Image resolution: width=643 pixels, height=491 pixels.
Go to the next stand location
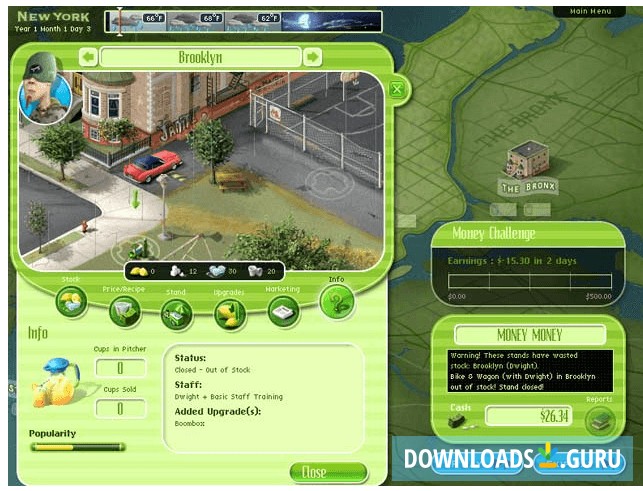click(x=312, y=57)
